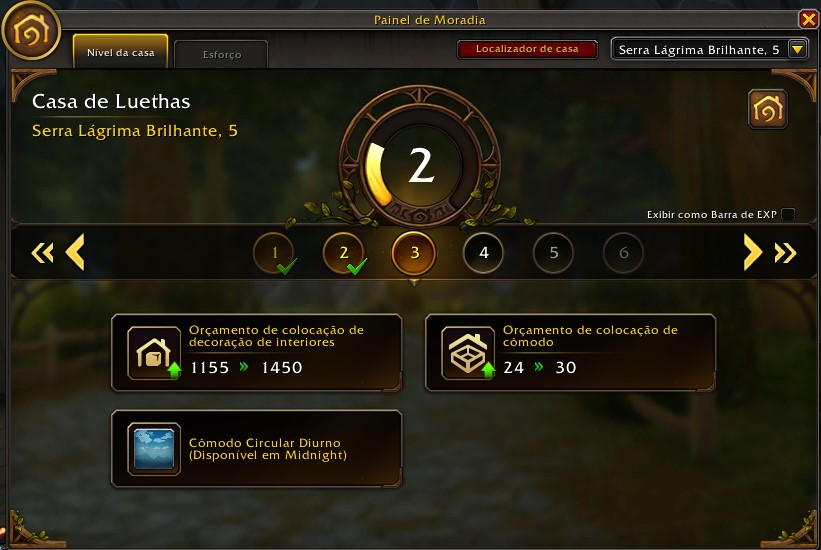Switch to the Nível da casa tab
The image size is (821, 550).
tap(120, 53)
